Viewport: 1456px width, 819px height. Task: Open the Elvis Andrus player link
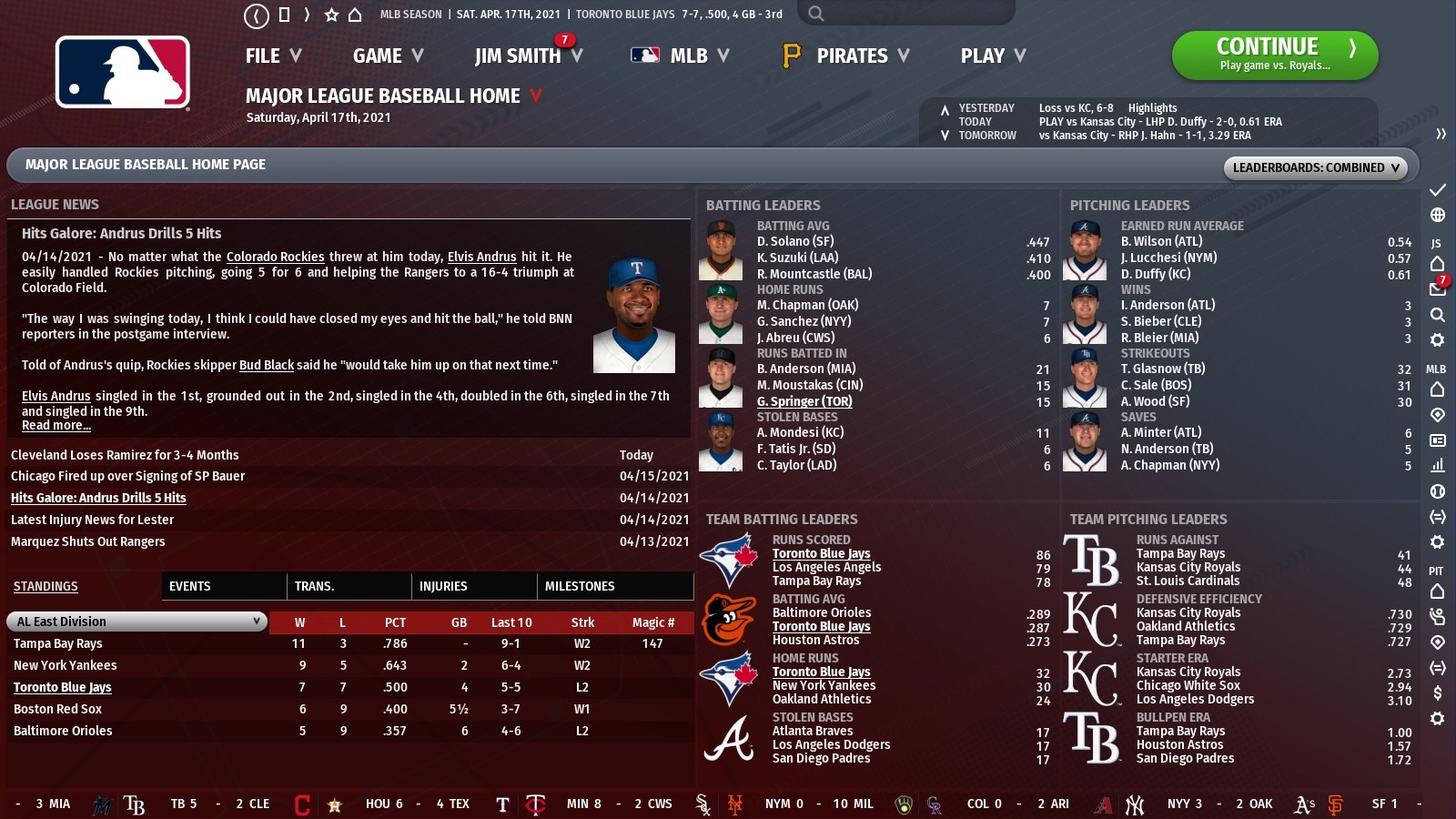[x=482, y=256]
